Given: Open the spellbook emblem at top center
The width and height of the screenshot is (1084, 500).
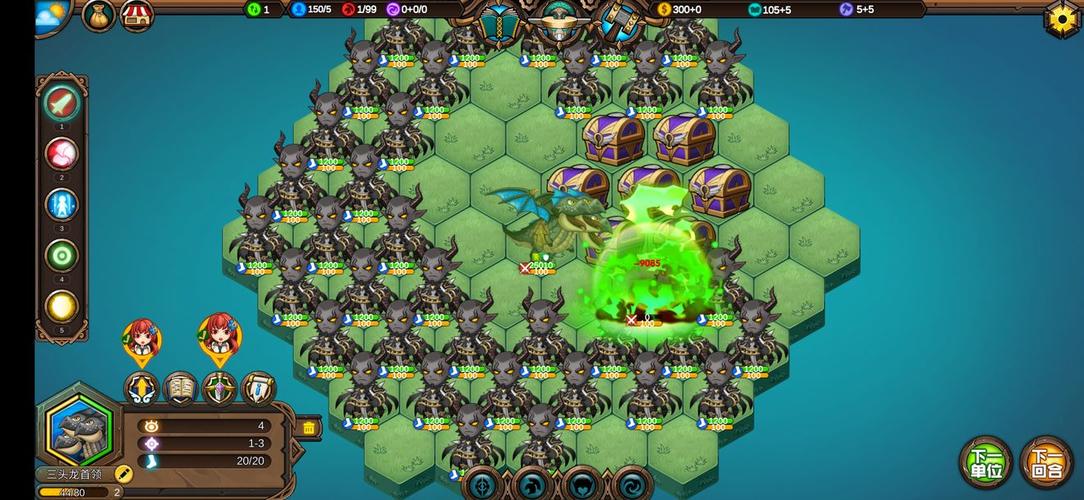Looking at the screenshot, I should click(497, 21).
